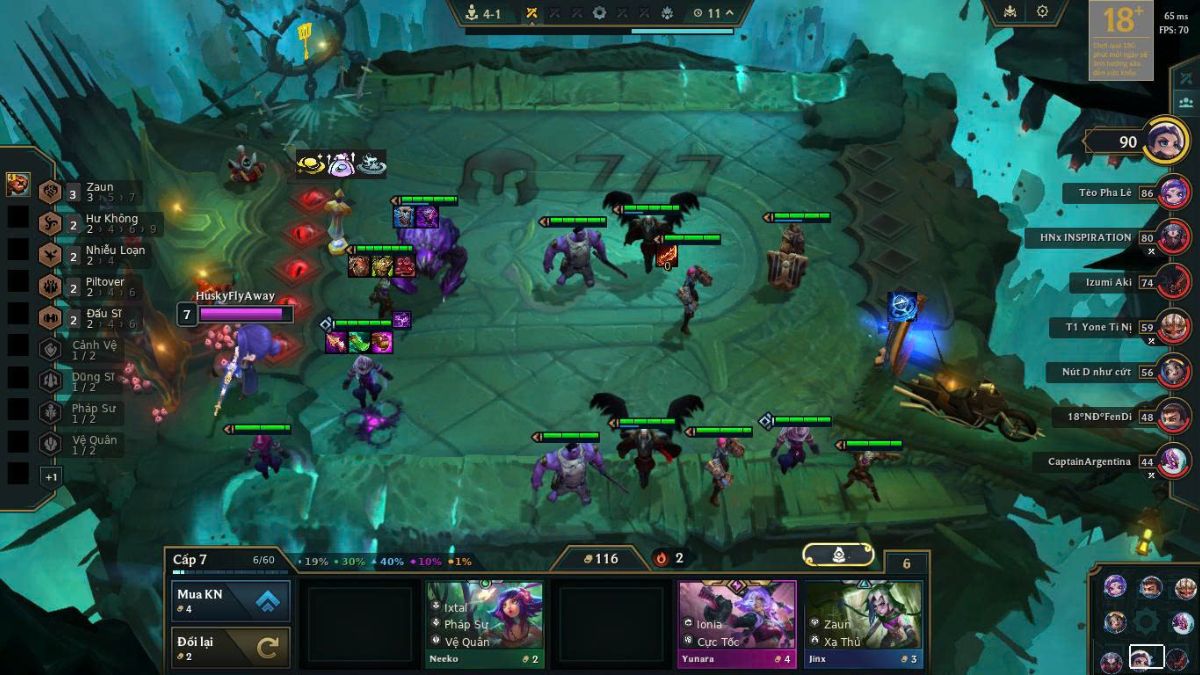Buy the Neeko champion card
The height and width of the screenshot is (675, 1200).
point(485,624)
